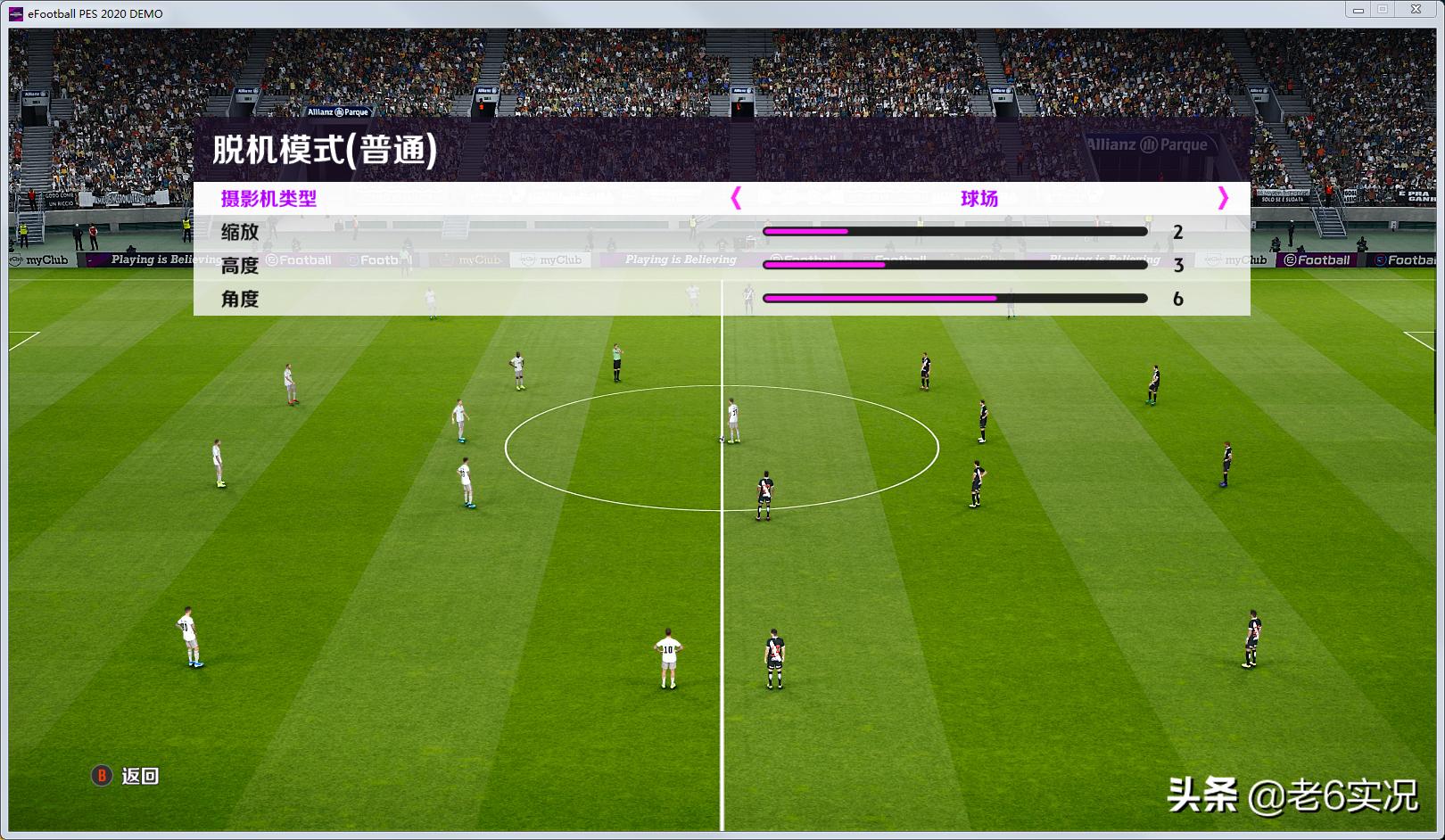
Task: Click the 摄影机类型 menu label
Action: (267, 196)
